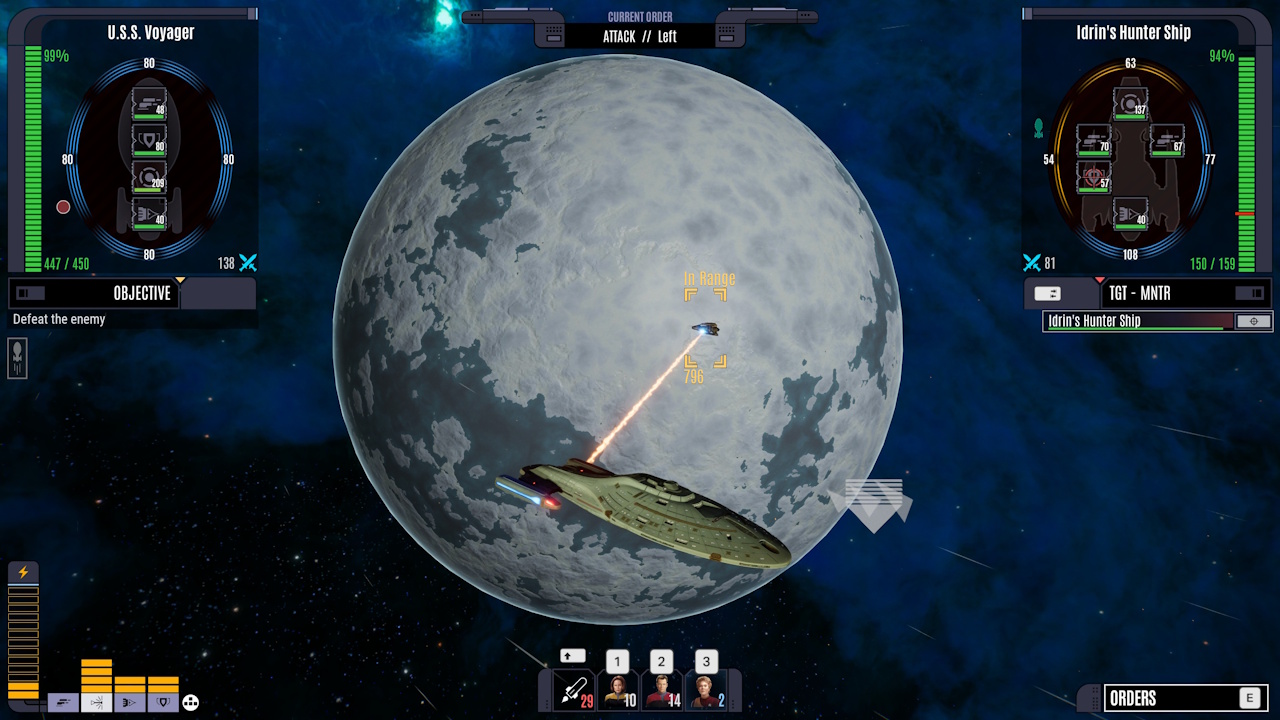This screenshot has height=720, width=1280.
Task: Click the shield icon in the power distribution bar
Action: coord(163,702)
